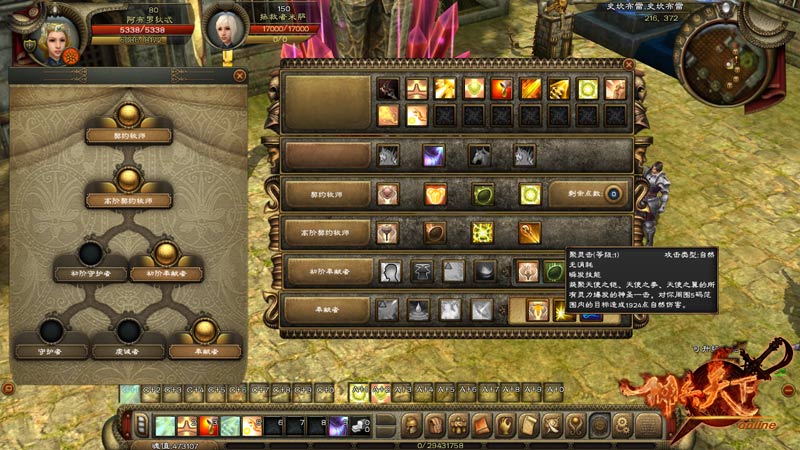Close the class advancement tree panel

point(239,75)
